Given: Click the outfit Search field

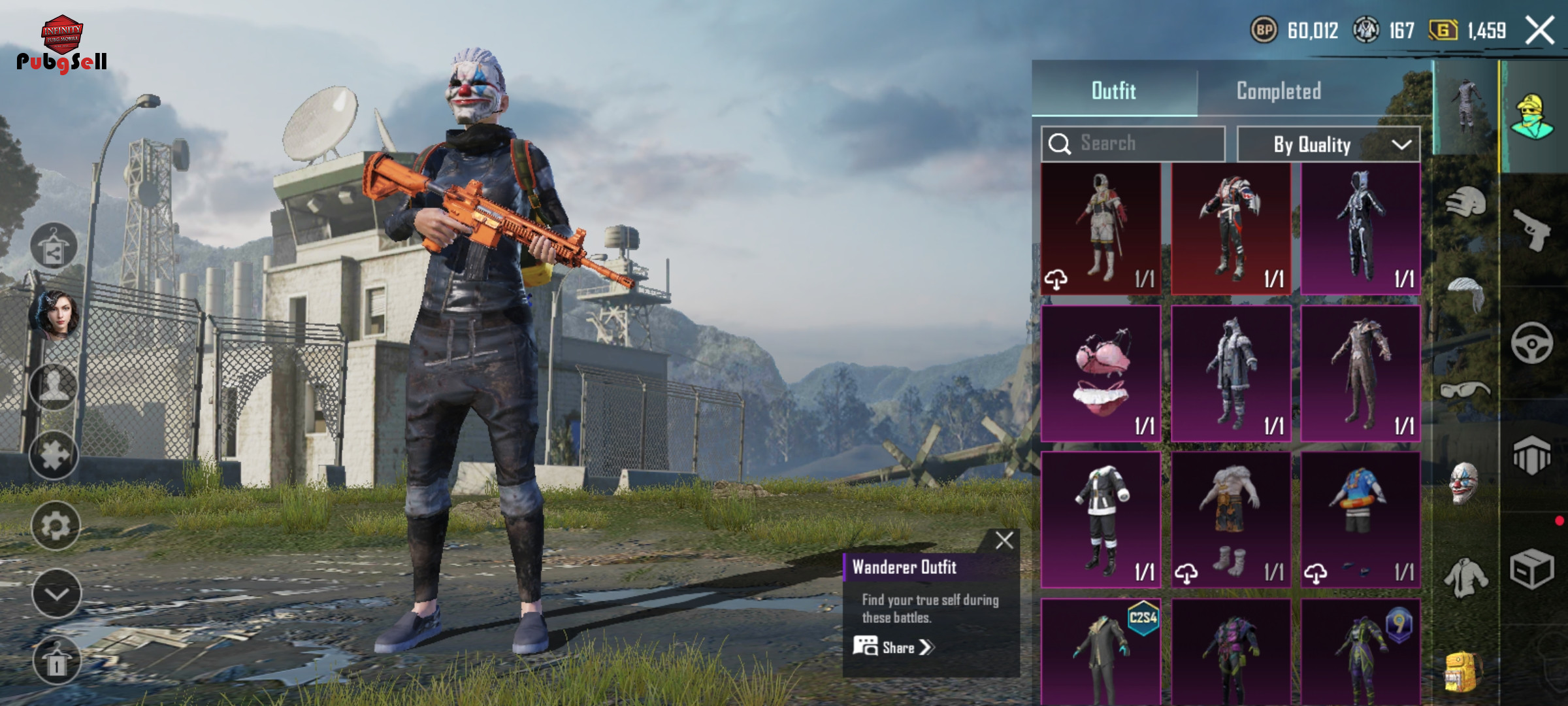Looking at the screenshot, I should [1133, 144].
